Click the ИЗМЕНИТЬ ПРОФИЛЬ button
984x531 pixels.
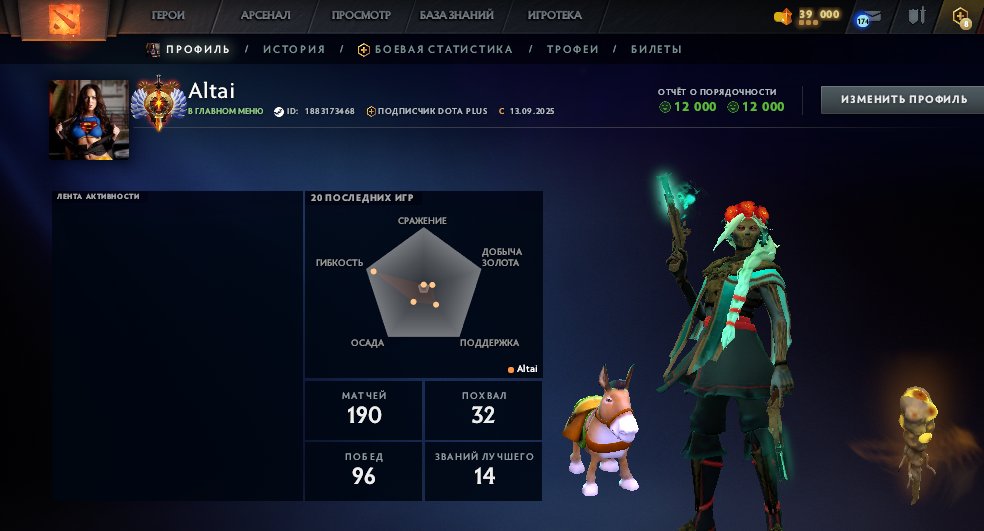[x=902, y=99]
